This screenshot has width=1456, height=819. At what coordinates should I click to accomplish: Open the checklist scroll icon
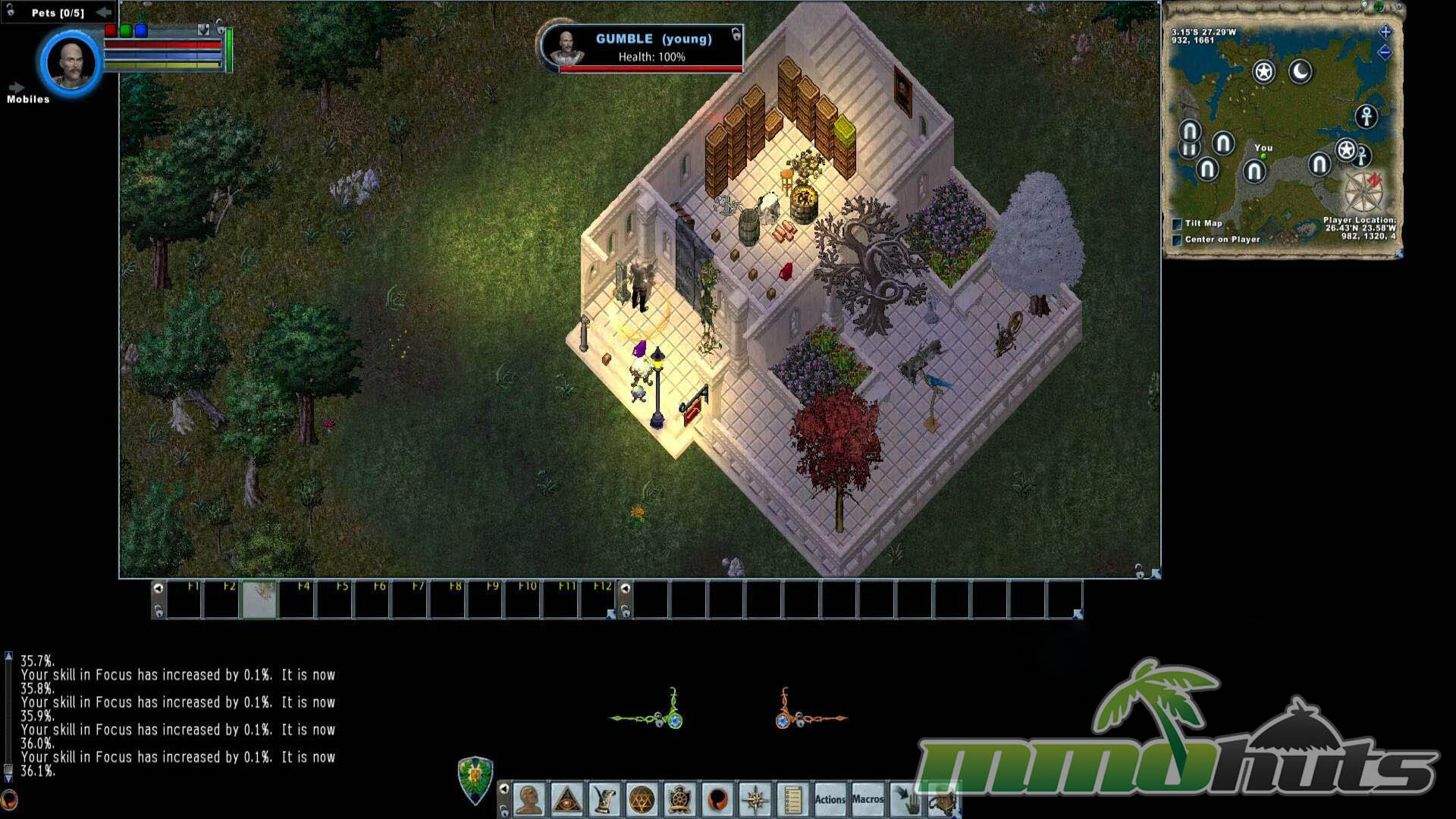coord(792,799)
